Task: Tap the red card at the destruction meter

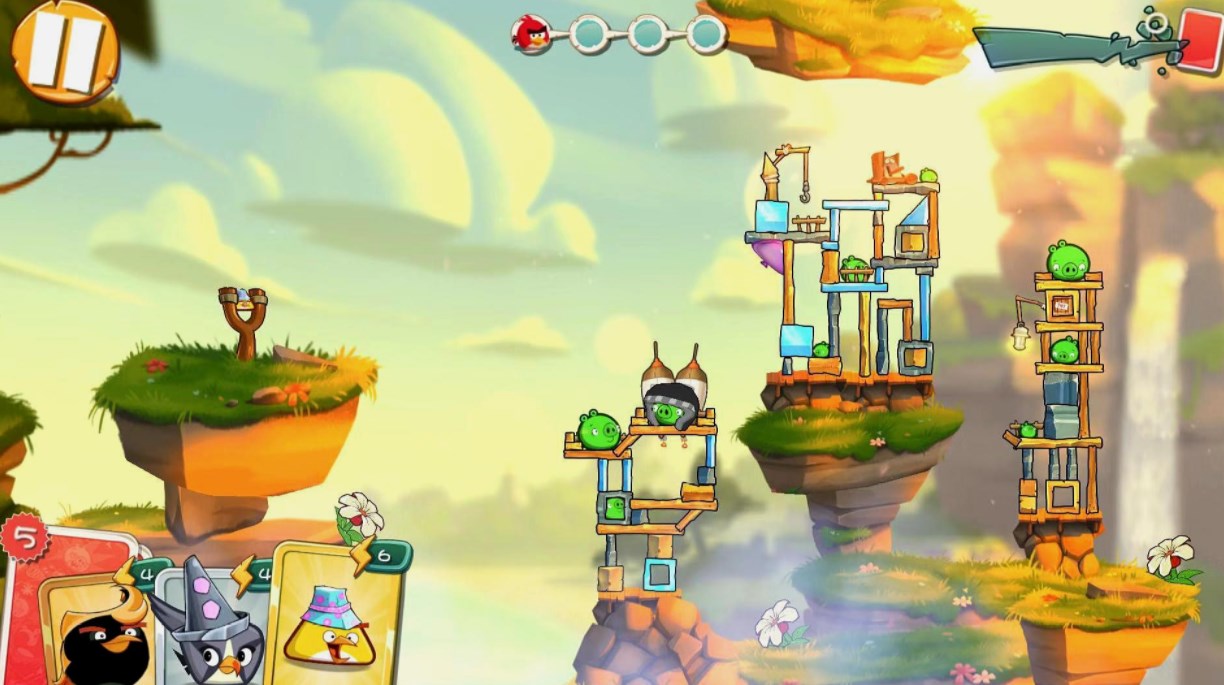Action: click(x=1198, y=40)
